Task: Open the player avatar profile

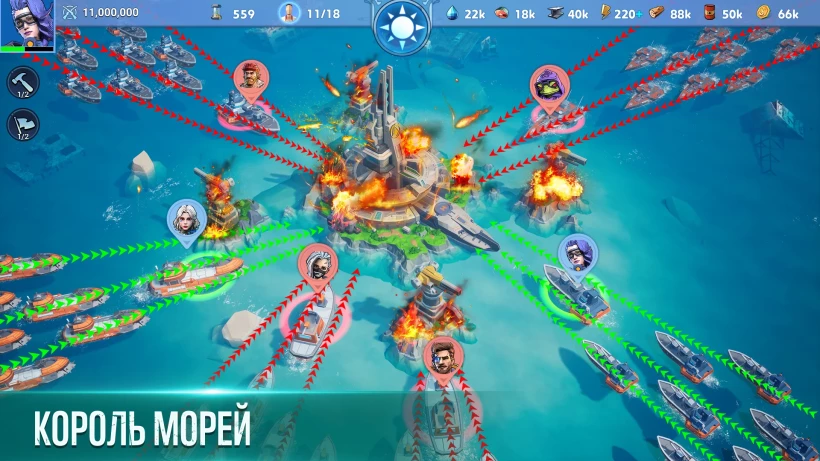Action: [27, 24]
